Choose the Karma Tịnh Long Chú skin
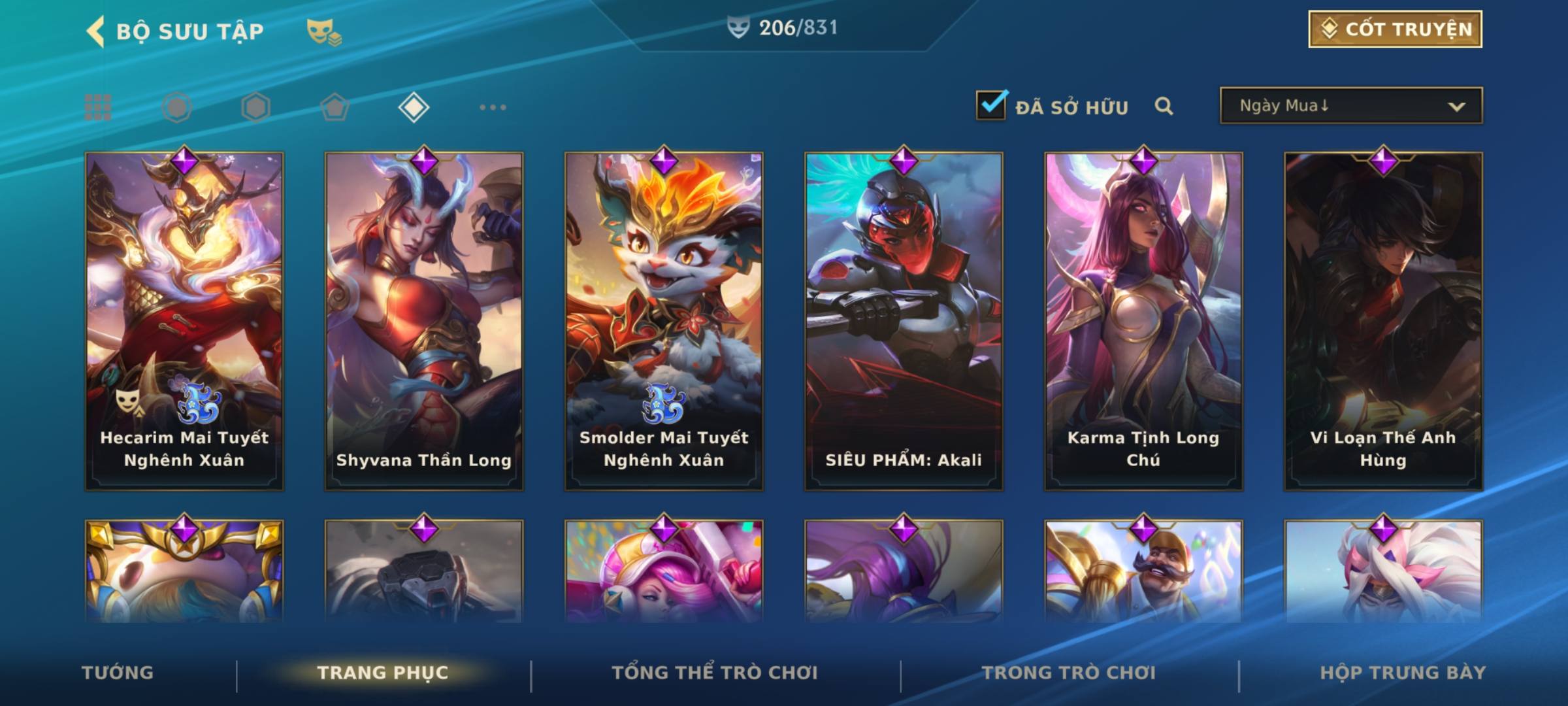The image size is (1568, 706). pyautogui.click(x=1143, y=321)
